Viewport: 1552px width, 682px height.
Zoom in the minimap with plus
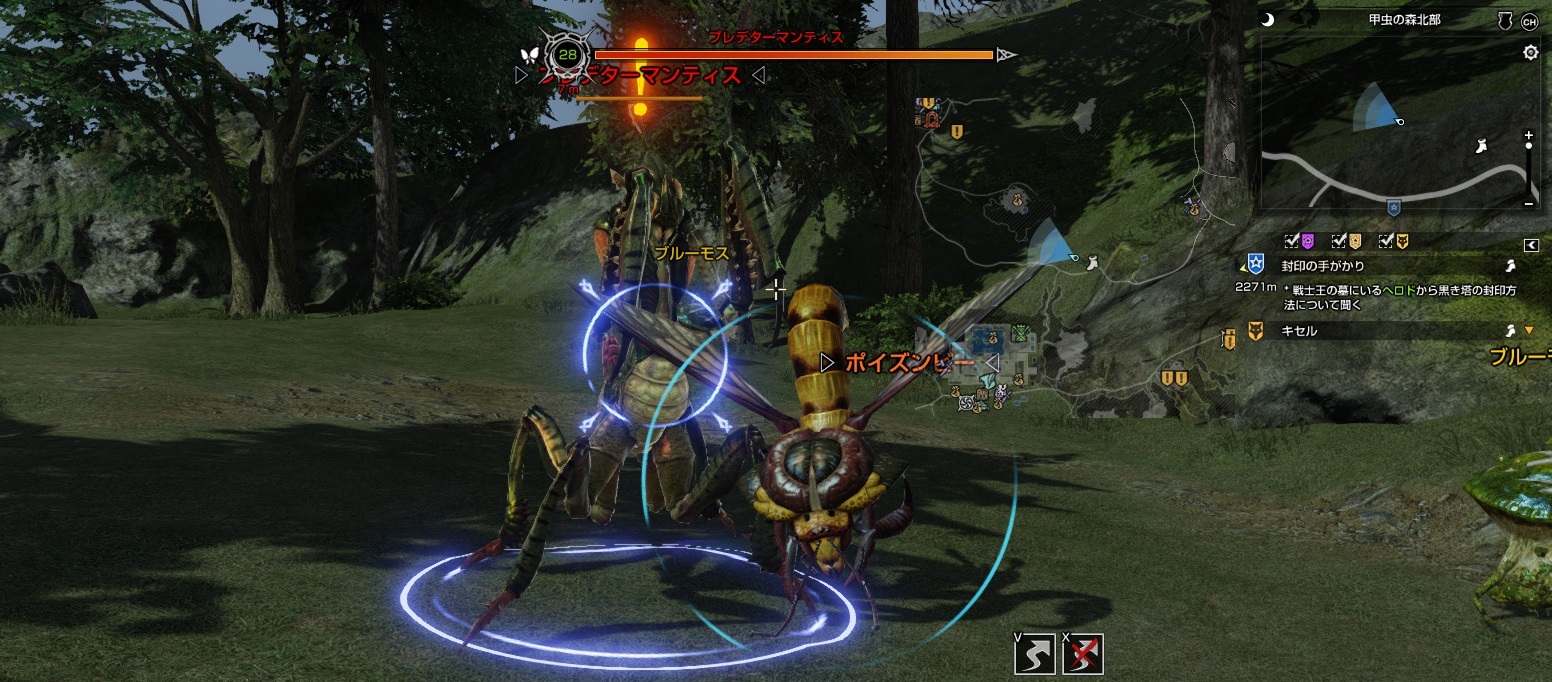(x=1529, y=134)
